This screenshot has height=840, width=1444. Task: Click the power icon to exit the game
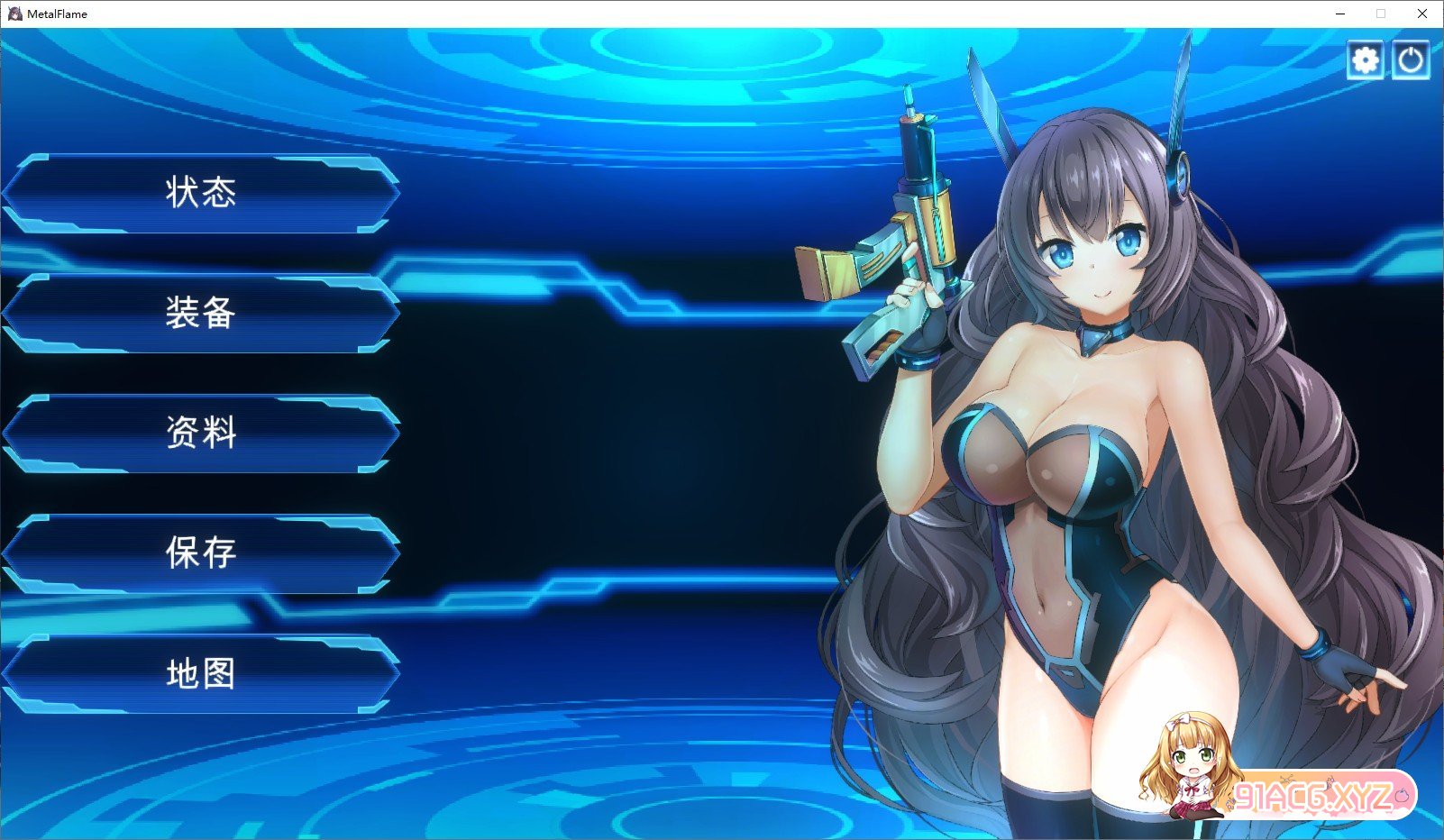(x=1411, y=59)
